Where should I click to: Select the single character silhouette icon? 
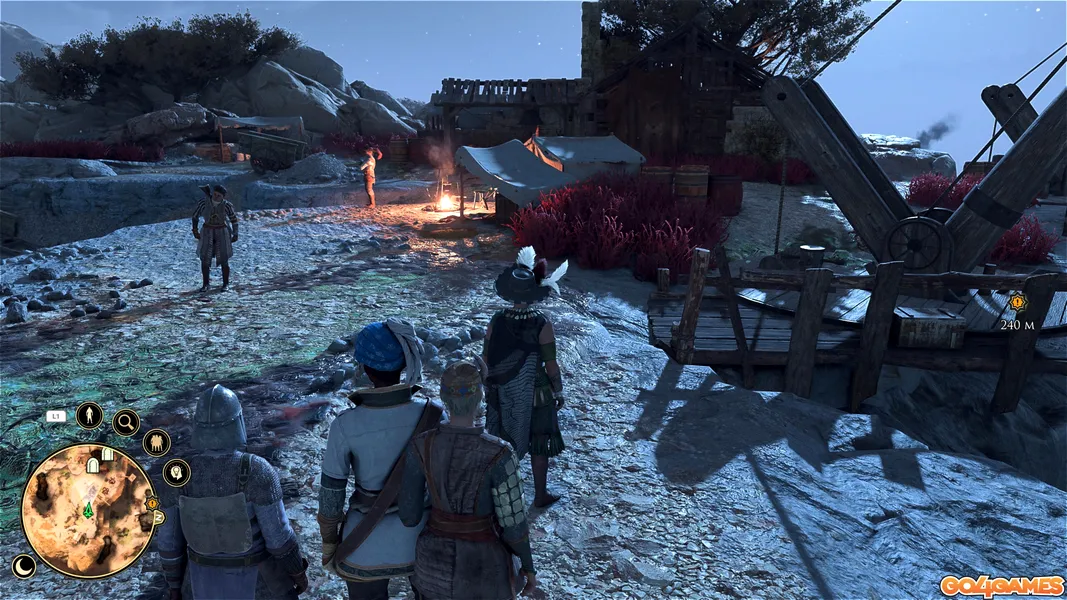click(x=89, y=415)
